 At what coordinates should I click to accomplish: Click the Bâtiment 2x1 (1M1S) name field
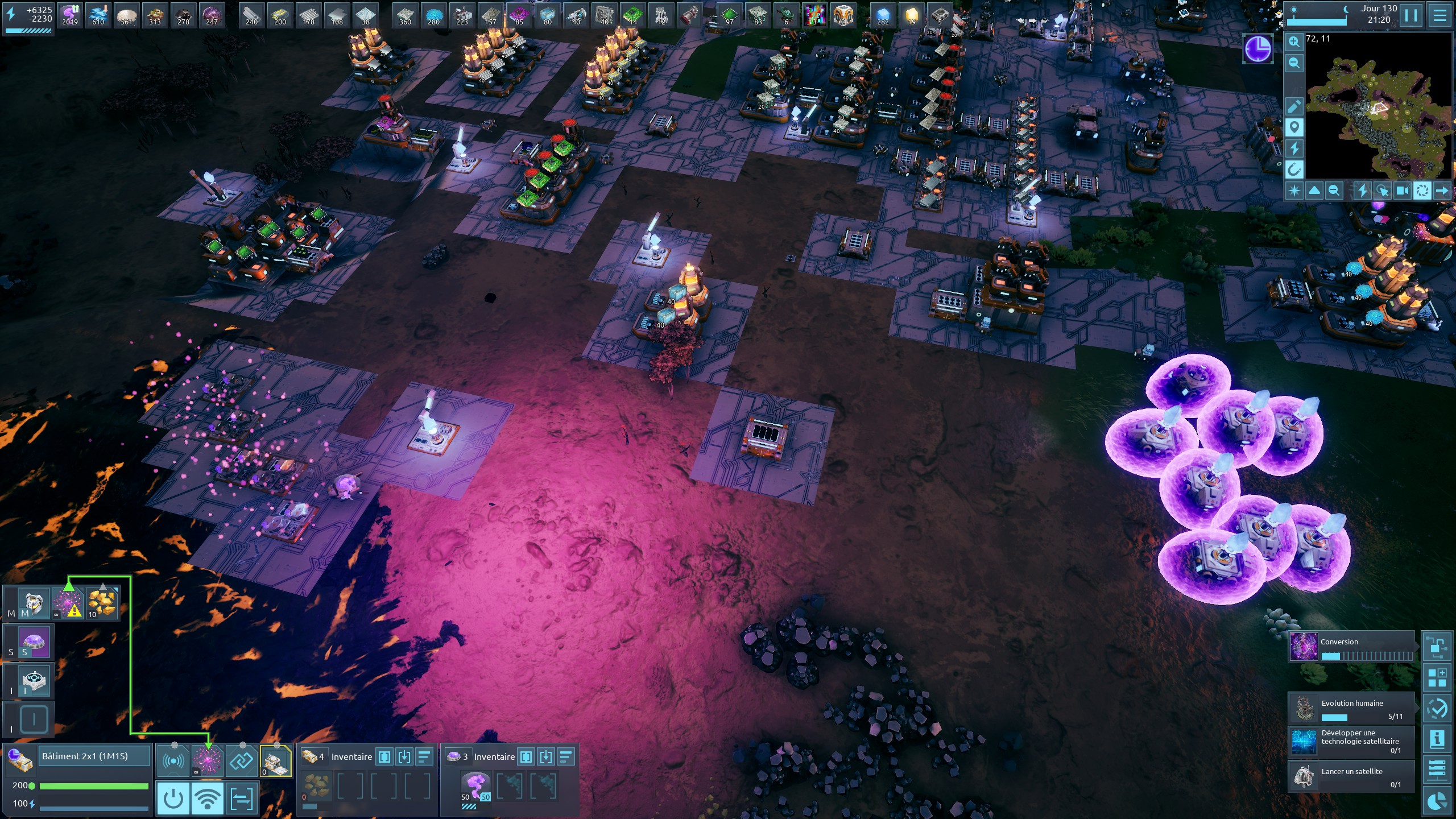coord(94,756)
